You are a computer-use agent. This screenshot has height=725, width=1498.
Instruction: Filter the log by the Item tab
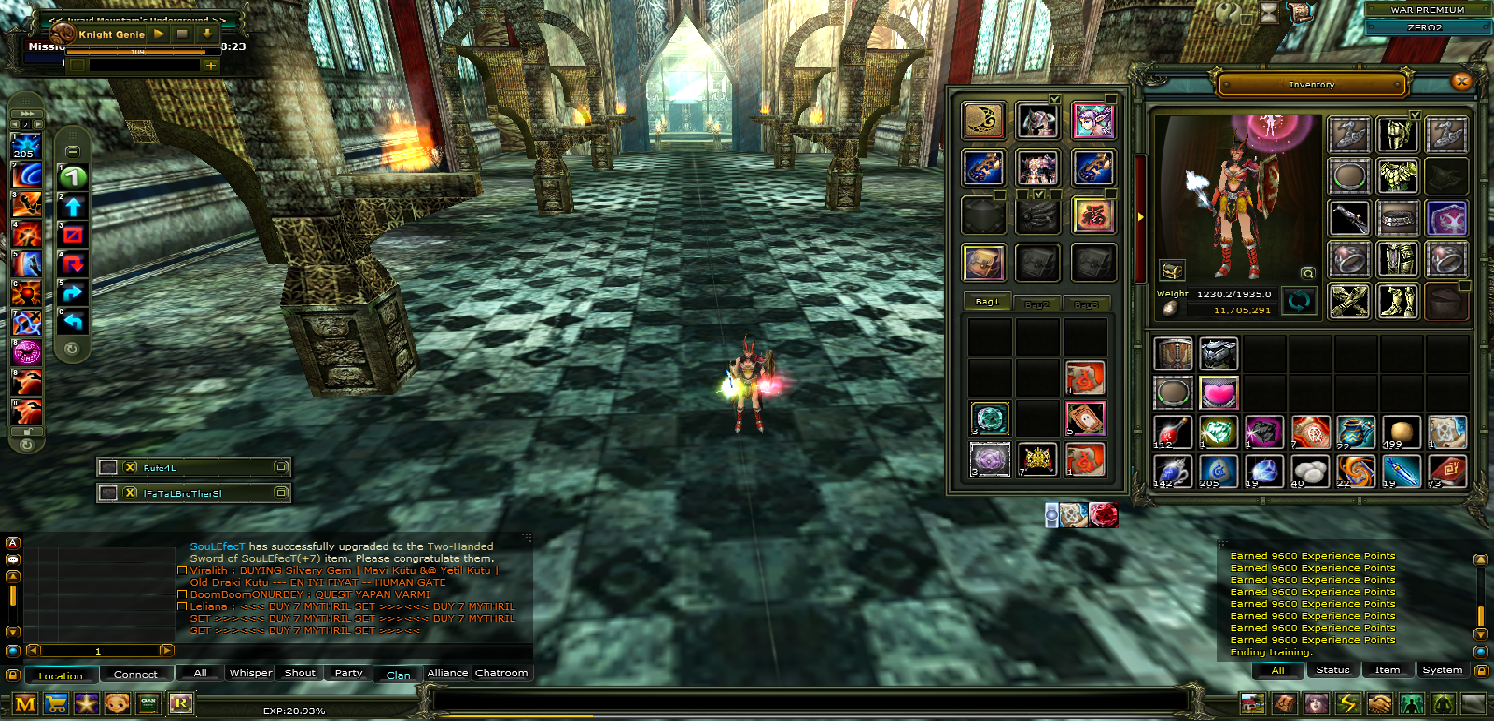pyautogui.click(x=1387, y=670)
